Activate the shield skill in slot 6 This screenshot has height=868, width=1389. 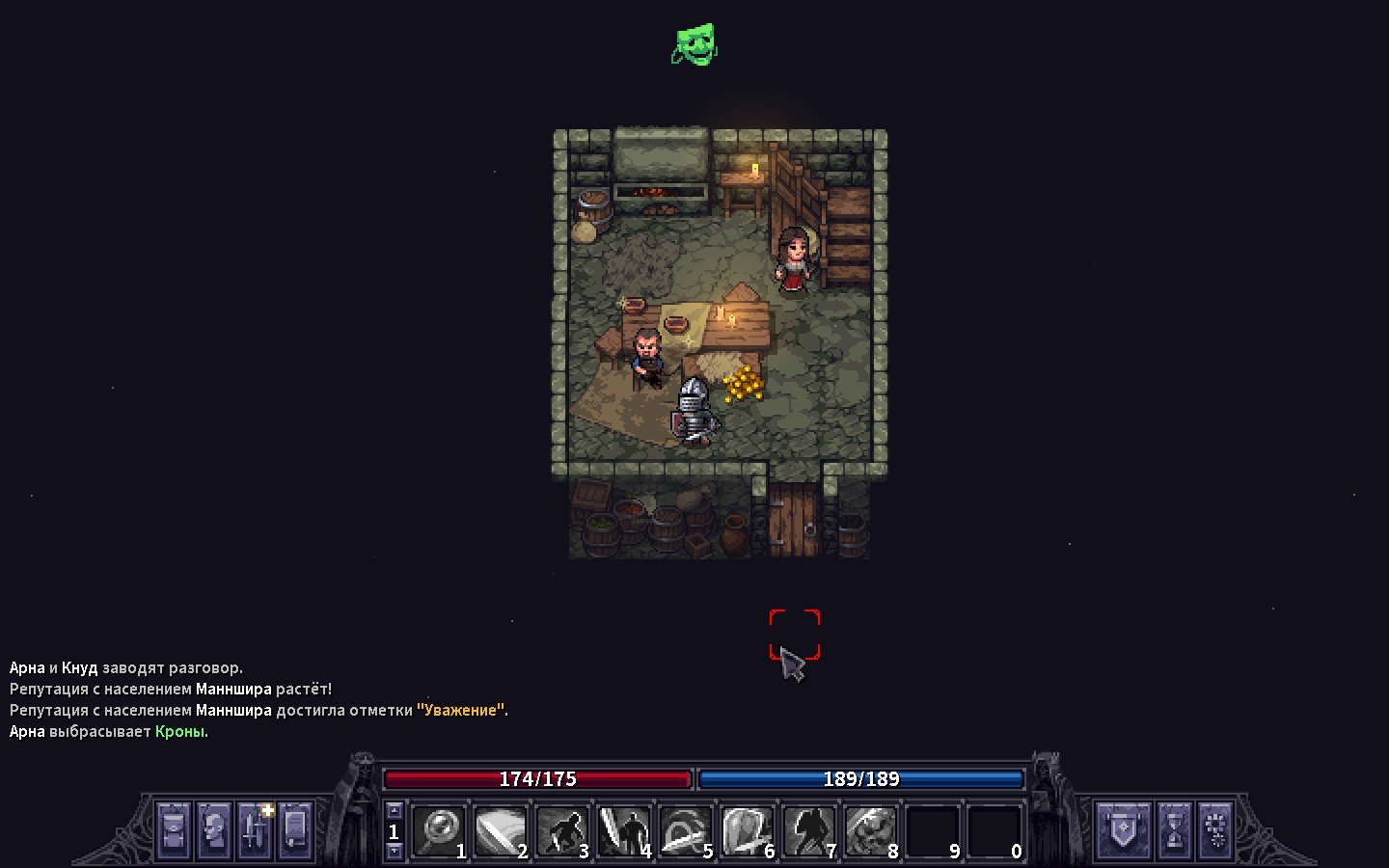click(749, 829)
